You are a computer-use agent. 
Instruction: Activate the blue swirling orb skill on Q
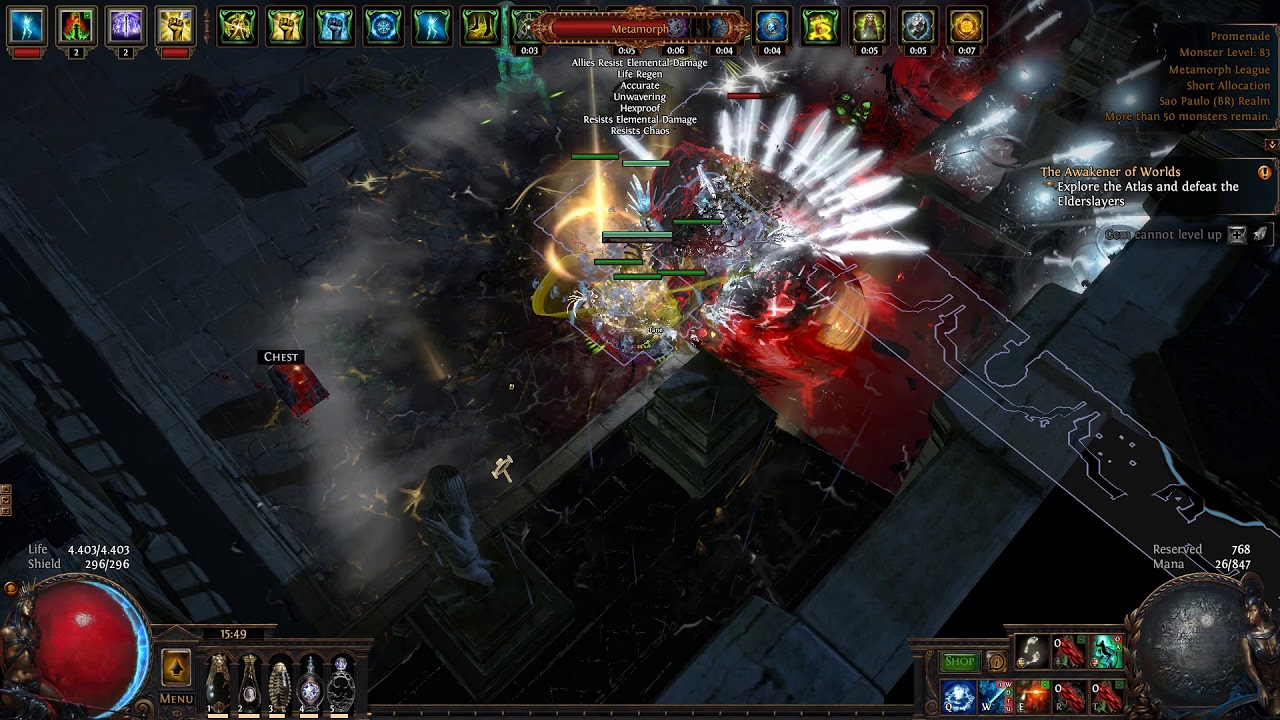click(x=958, y=696)
